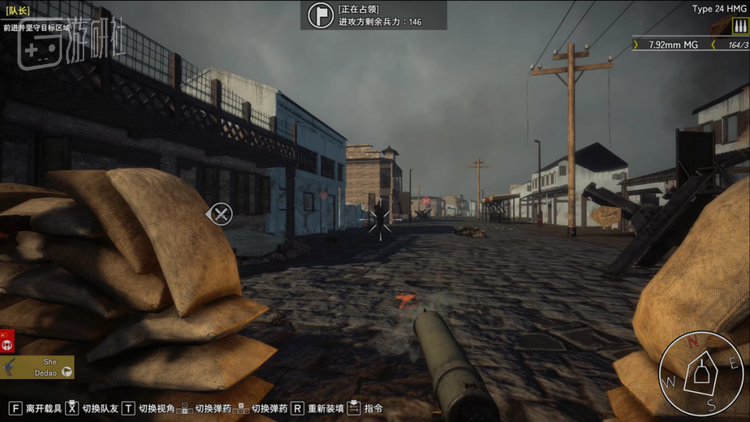Select the 7.92mm MG ammo type
The height and width of the screenshot is (422, 750).
tap(673, 44)
